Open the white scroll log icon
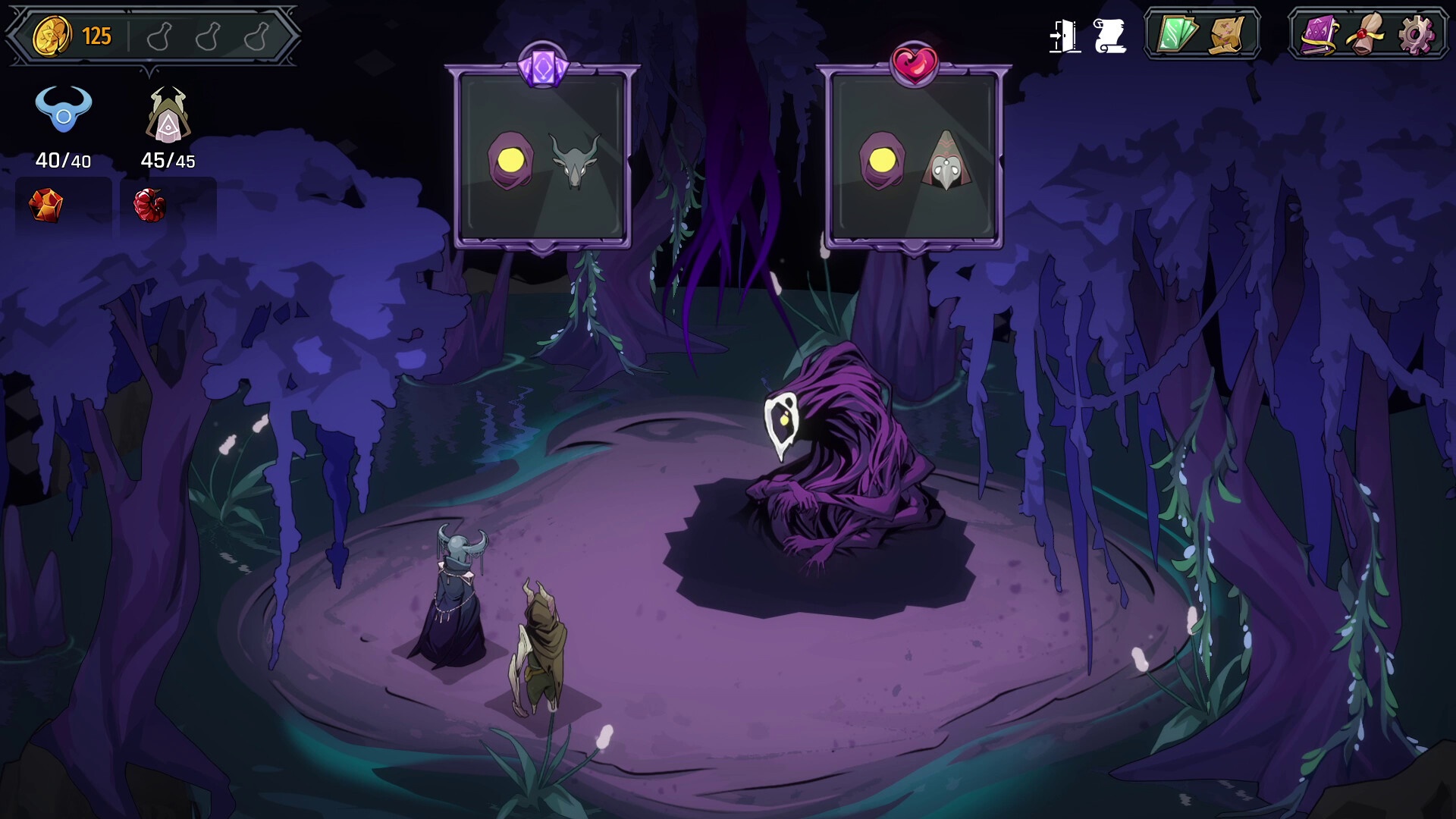Viewport: 1456px width, 819px height. [x=1109, y=36]
